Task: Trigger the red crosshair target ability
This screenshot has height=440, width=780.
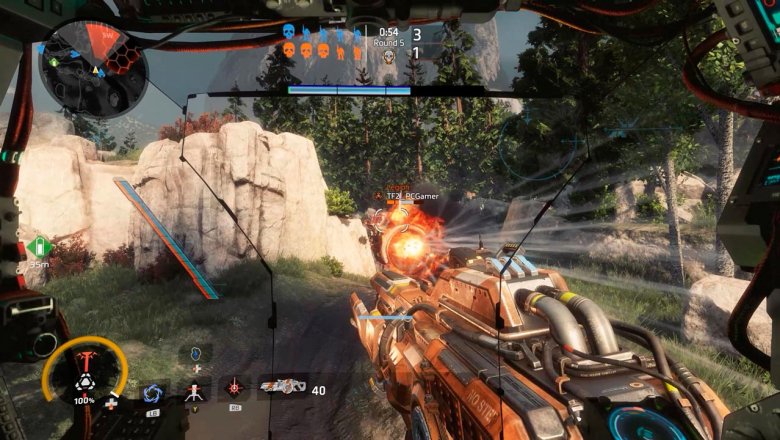Action: (x=237, y=388)
